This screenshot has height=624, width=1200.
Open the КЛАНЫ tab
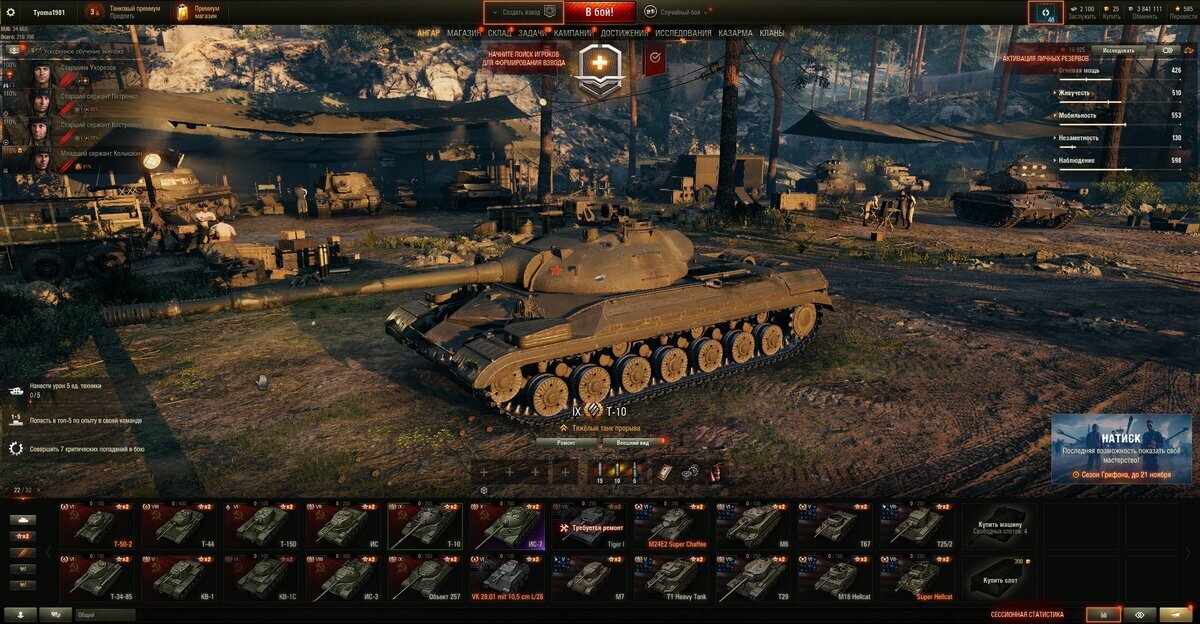point(771,33)
